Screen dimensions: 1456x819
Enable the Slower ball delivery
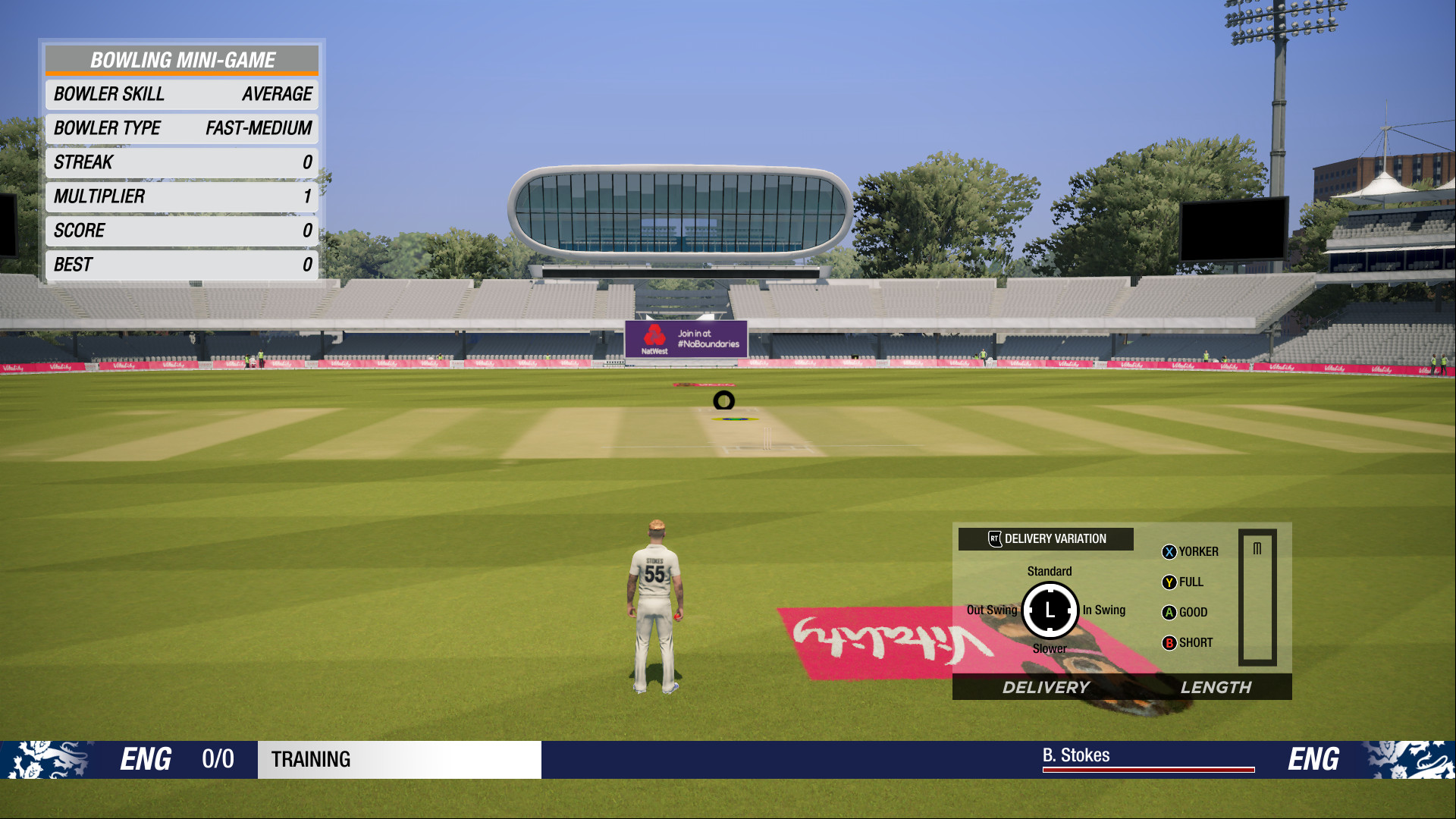pyautogui.click(x=1050, y=649)
